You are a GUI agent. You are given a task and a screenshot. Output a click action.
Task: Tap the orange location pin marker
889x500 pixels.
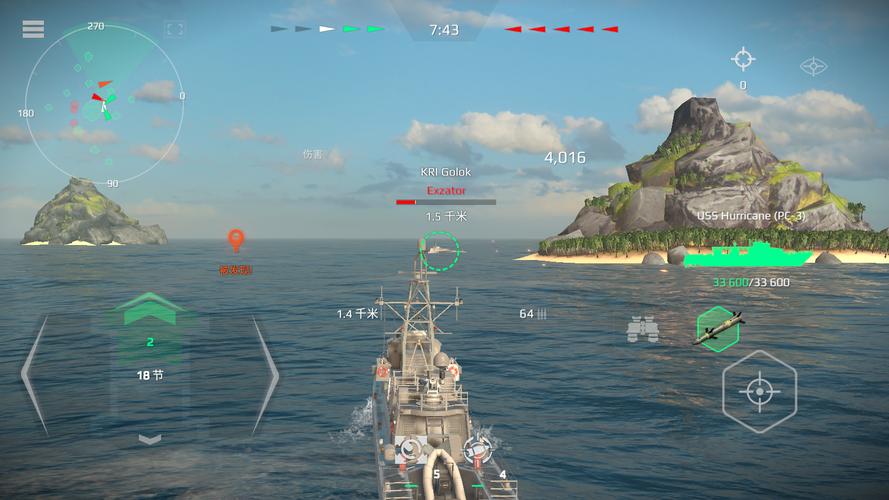(x=236, y=241)
